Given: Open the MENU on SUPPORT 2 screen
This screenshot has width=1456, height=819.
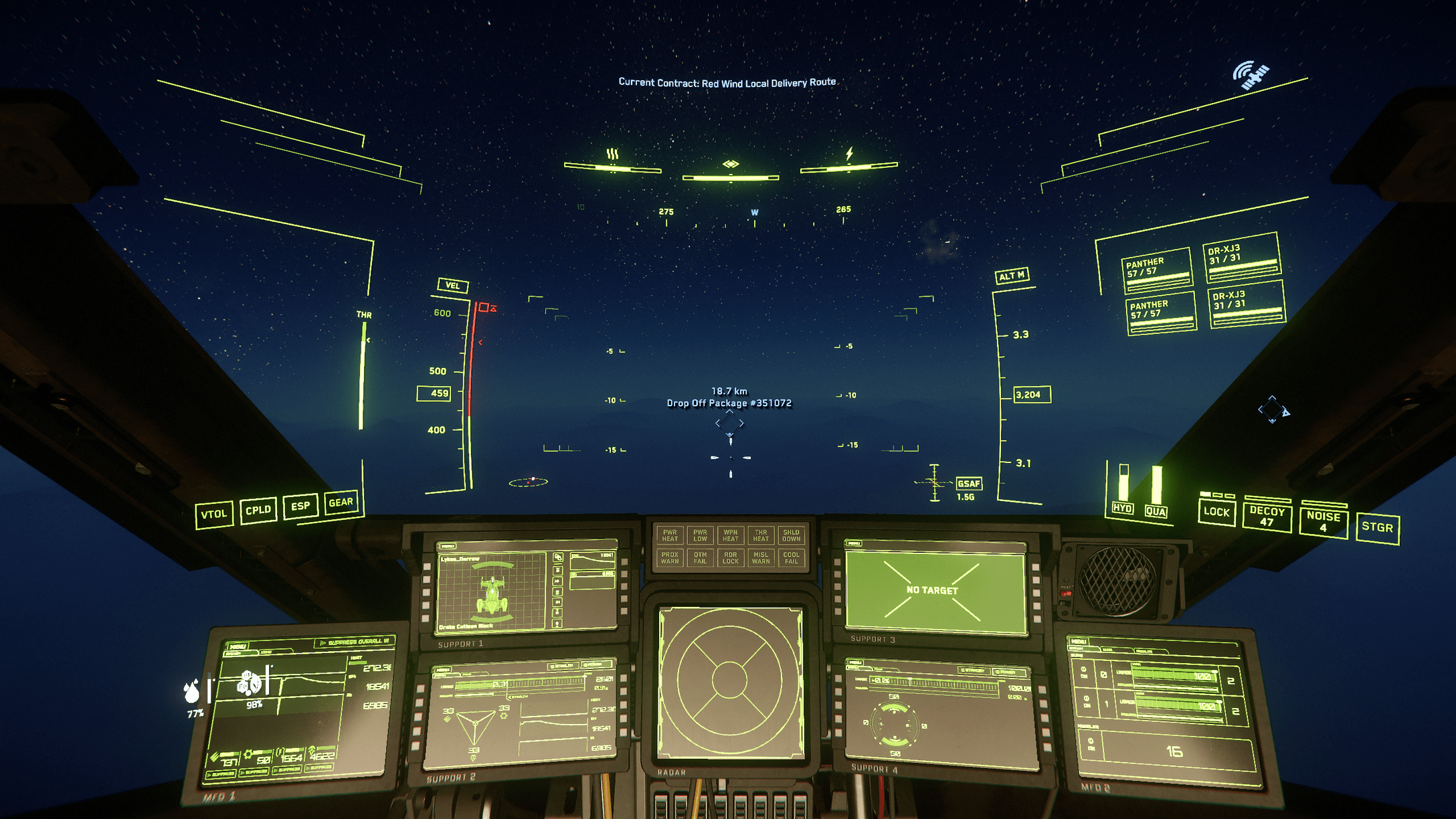Looking at the screenshot, I should pyautogui.click(x=443, y=669).
